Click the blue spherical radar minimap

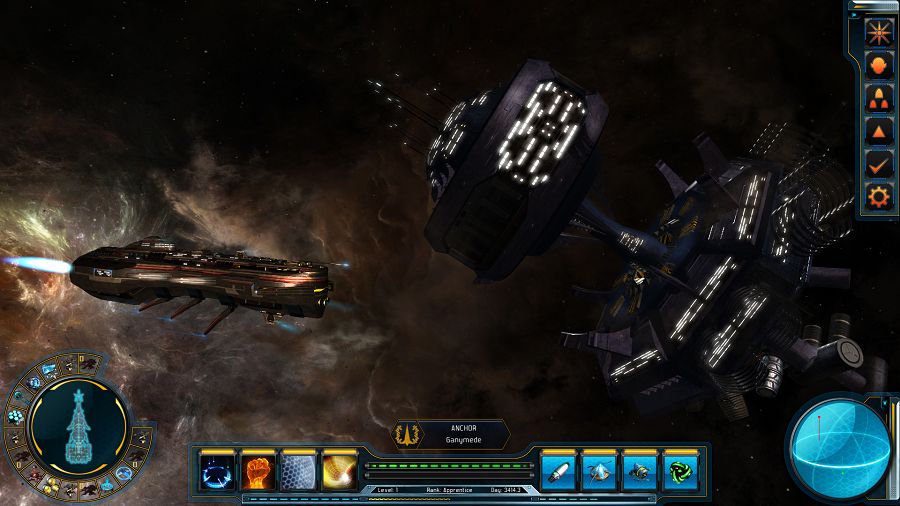click(838, 448)
